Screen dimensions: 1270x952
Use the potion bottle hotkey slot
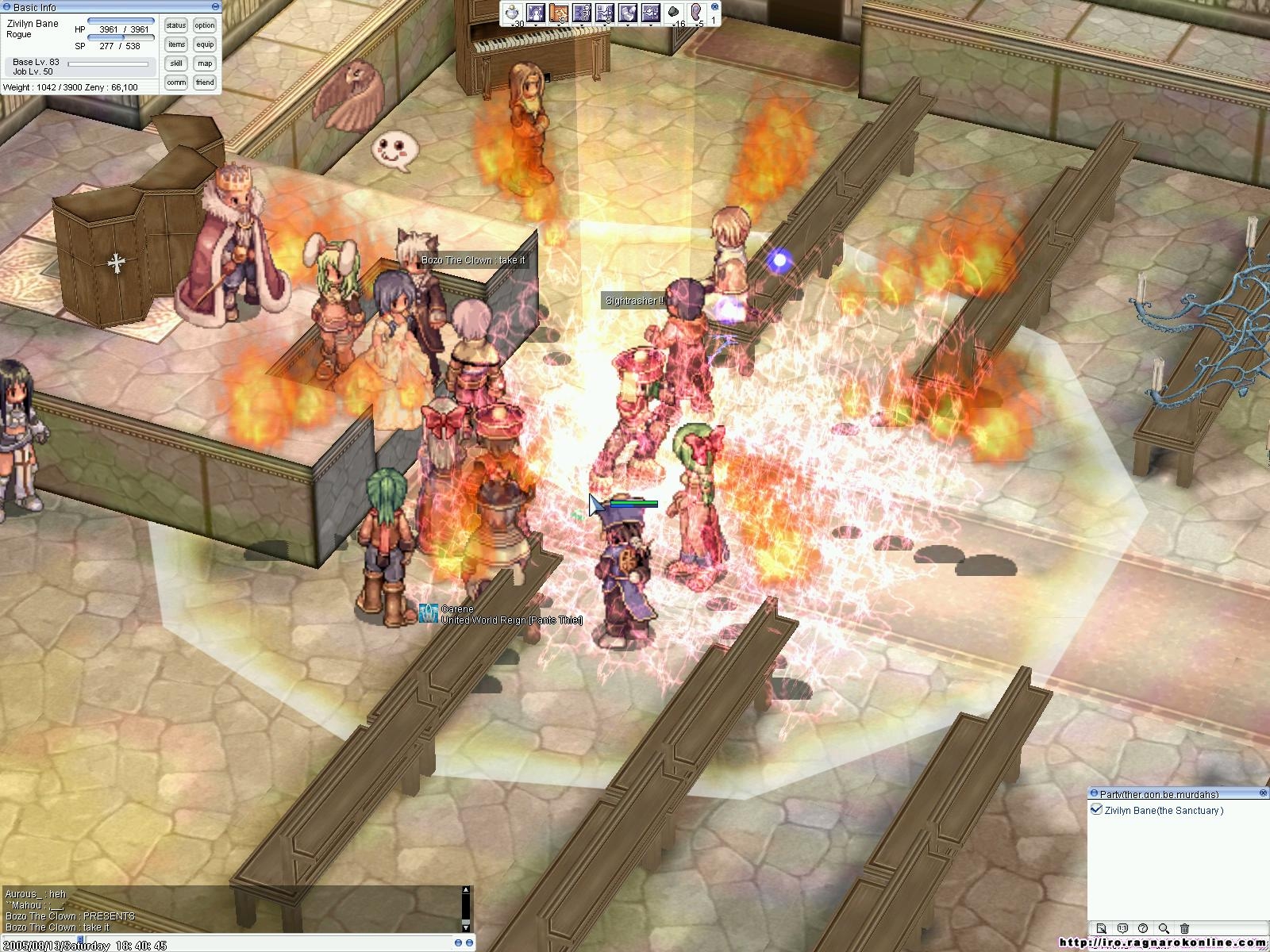coord(513,13)
